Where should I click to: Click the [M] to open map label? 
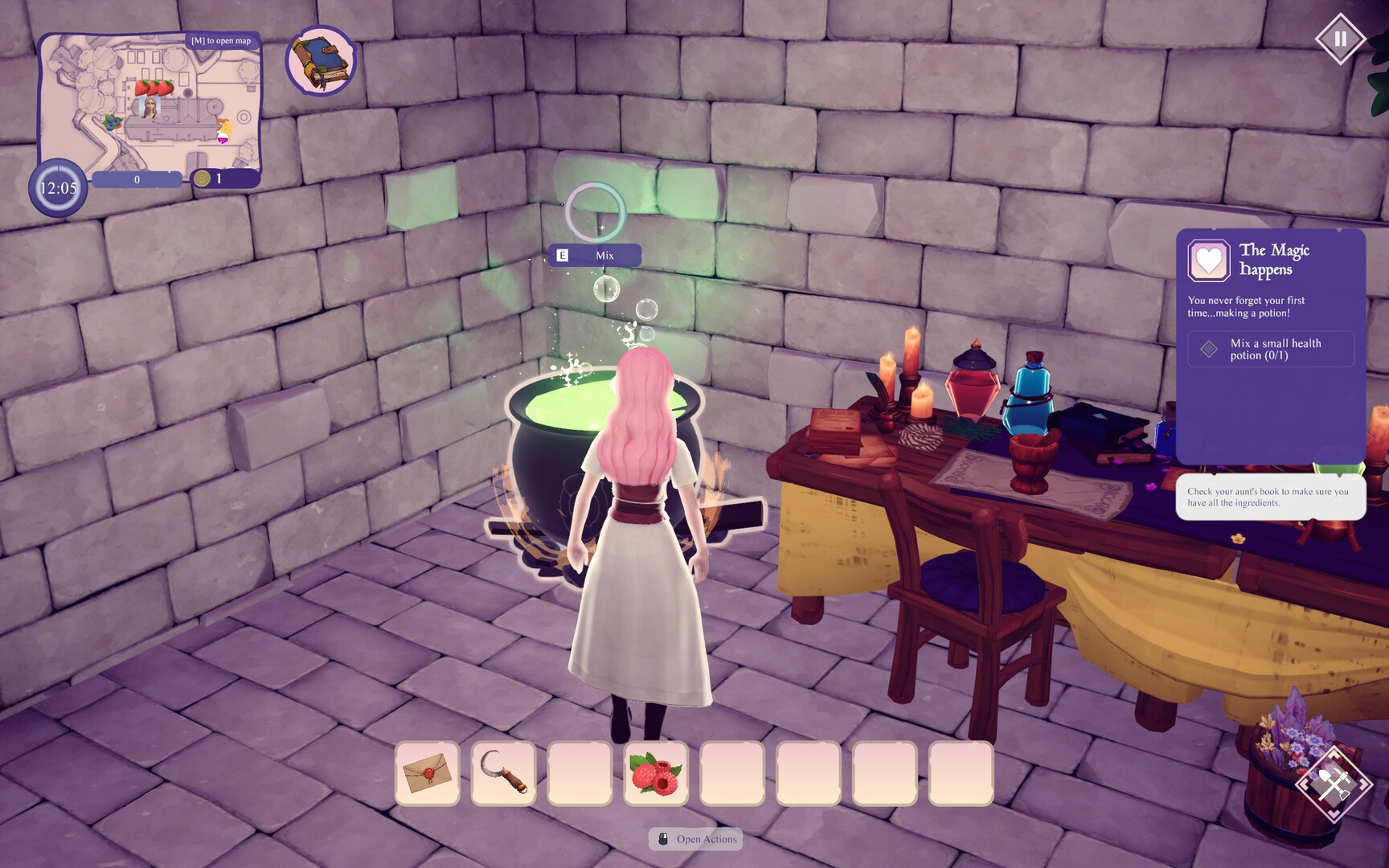tap(220, 39)
